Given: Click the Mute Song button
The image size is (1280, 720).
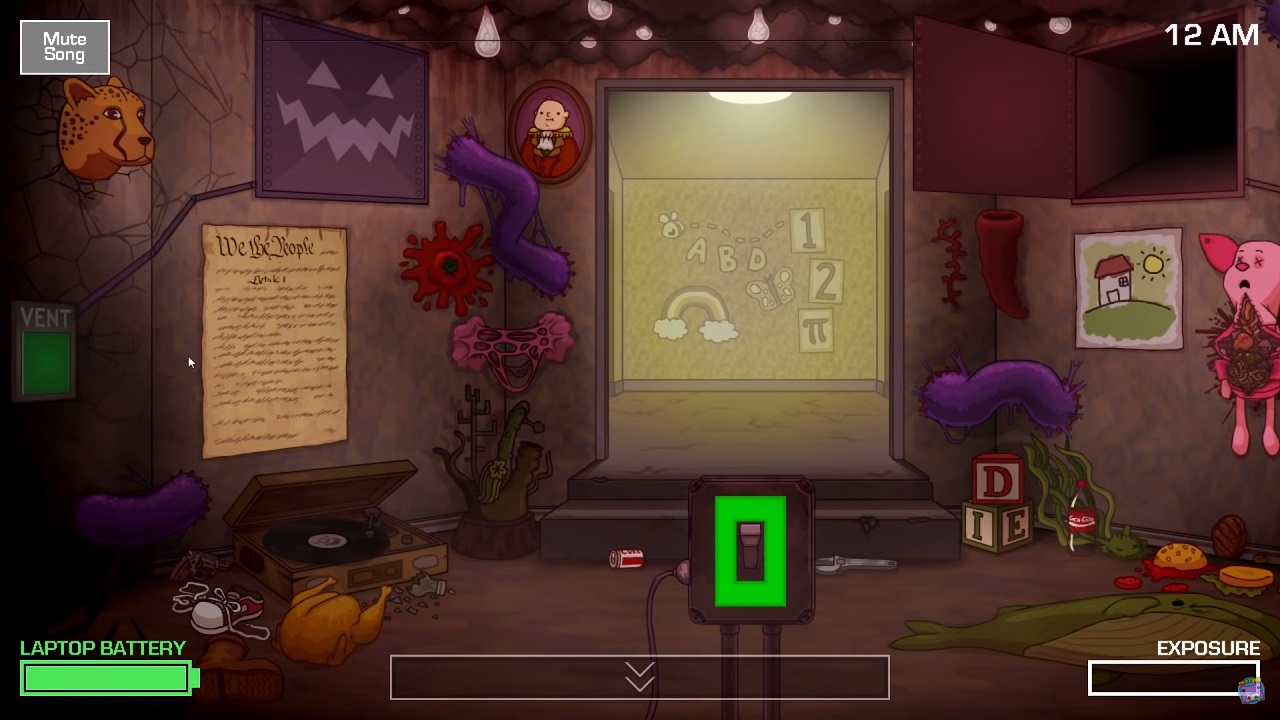Looking at the screenshot, I should point(65,47).
